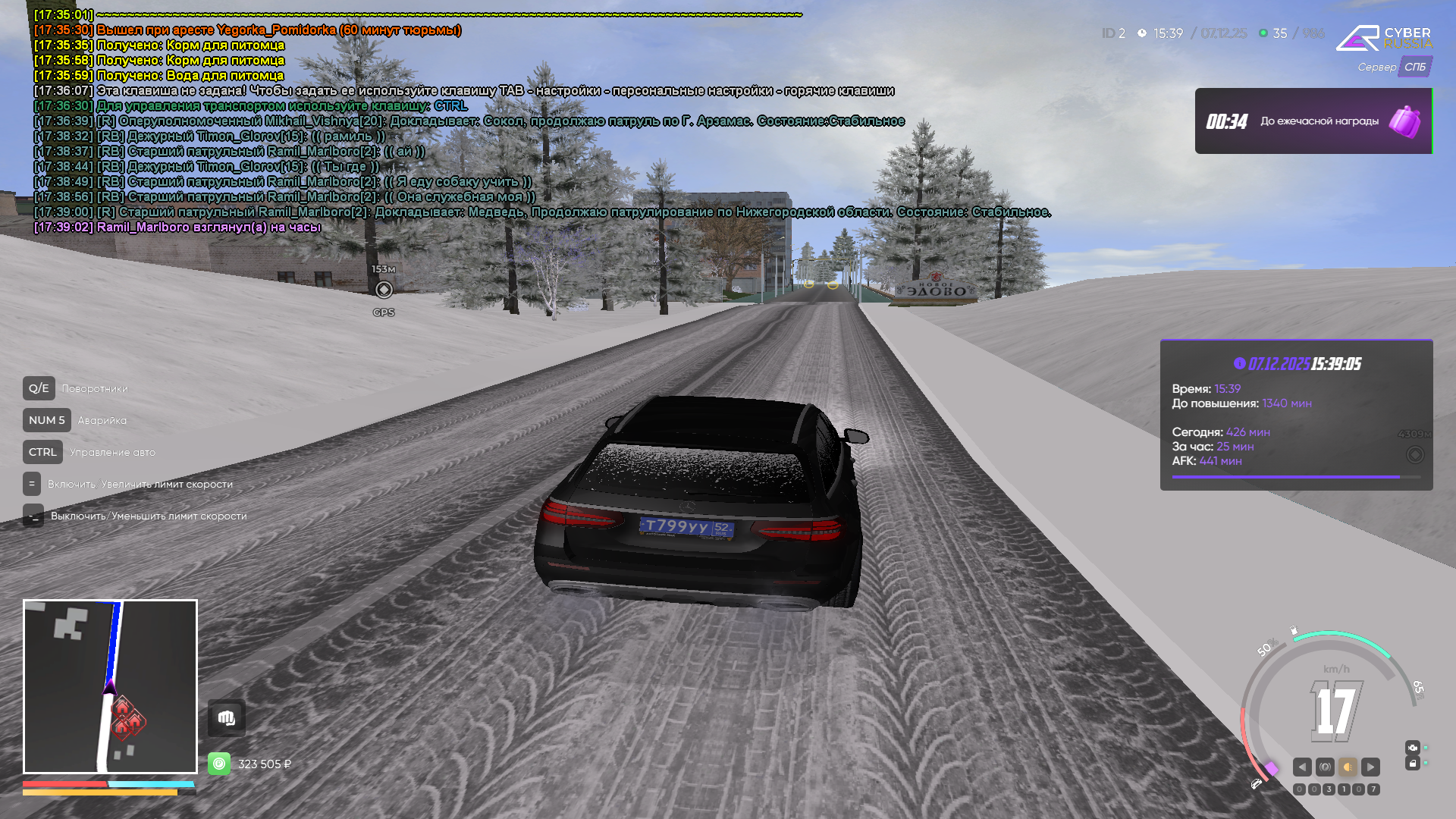
Task: Click the СПБ server badge
Action: 1414,67
